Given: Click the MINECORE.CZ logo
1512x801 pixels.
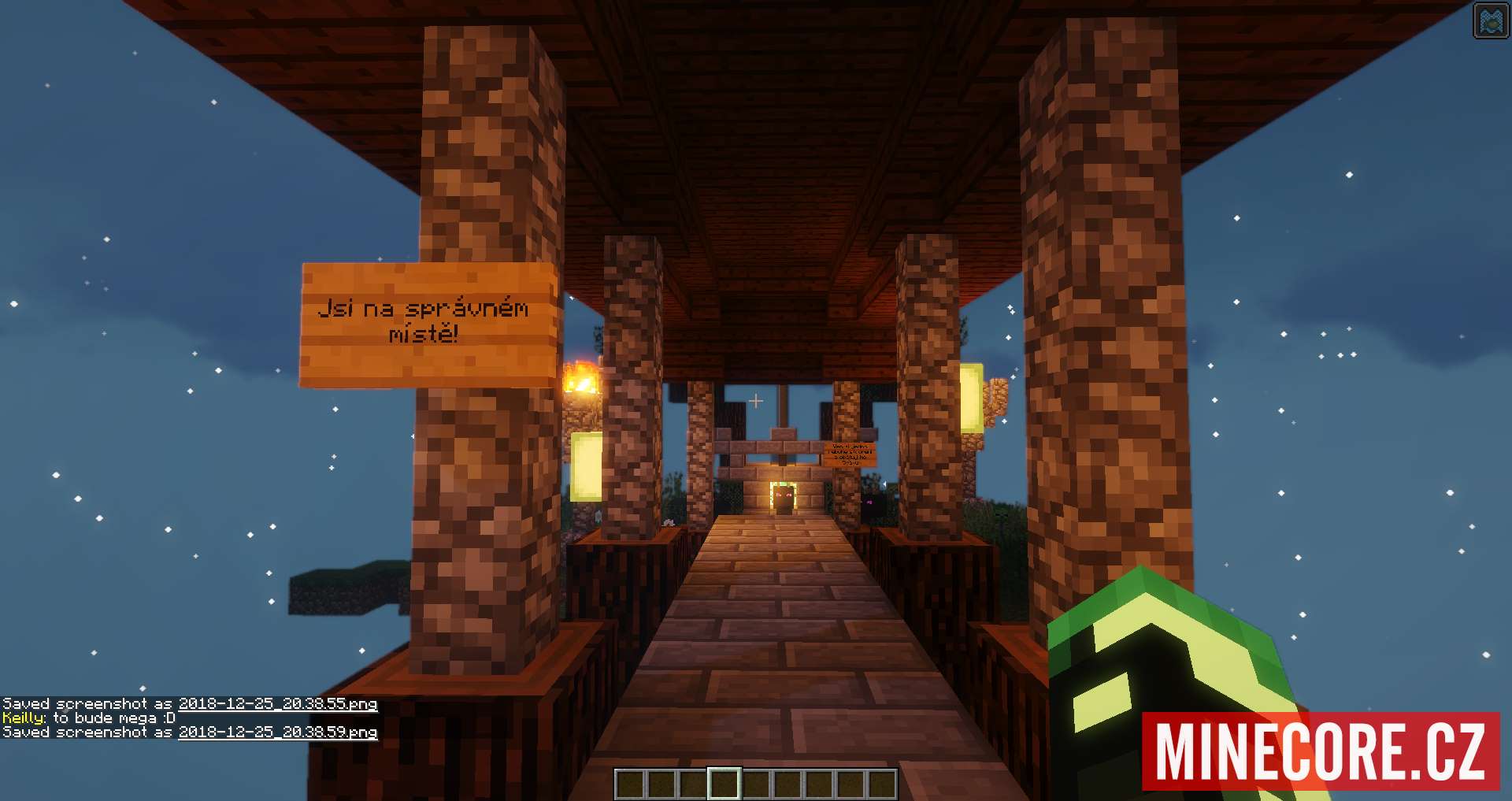Looking at the screenshot, I should (1320, 751).
